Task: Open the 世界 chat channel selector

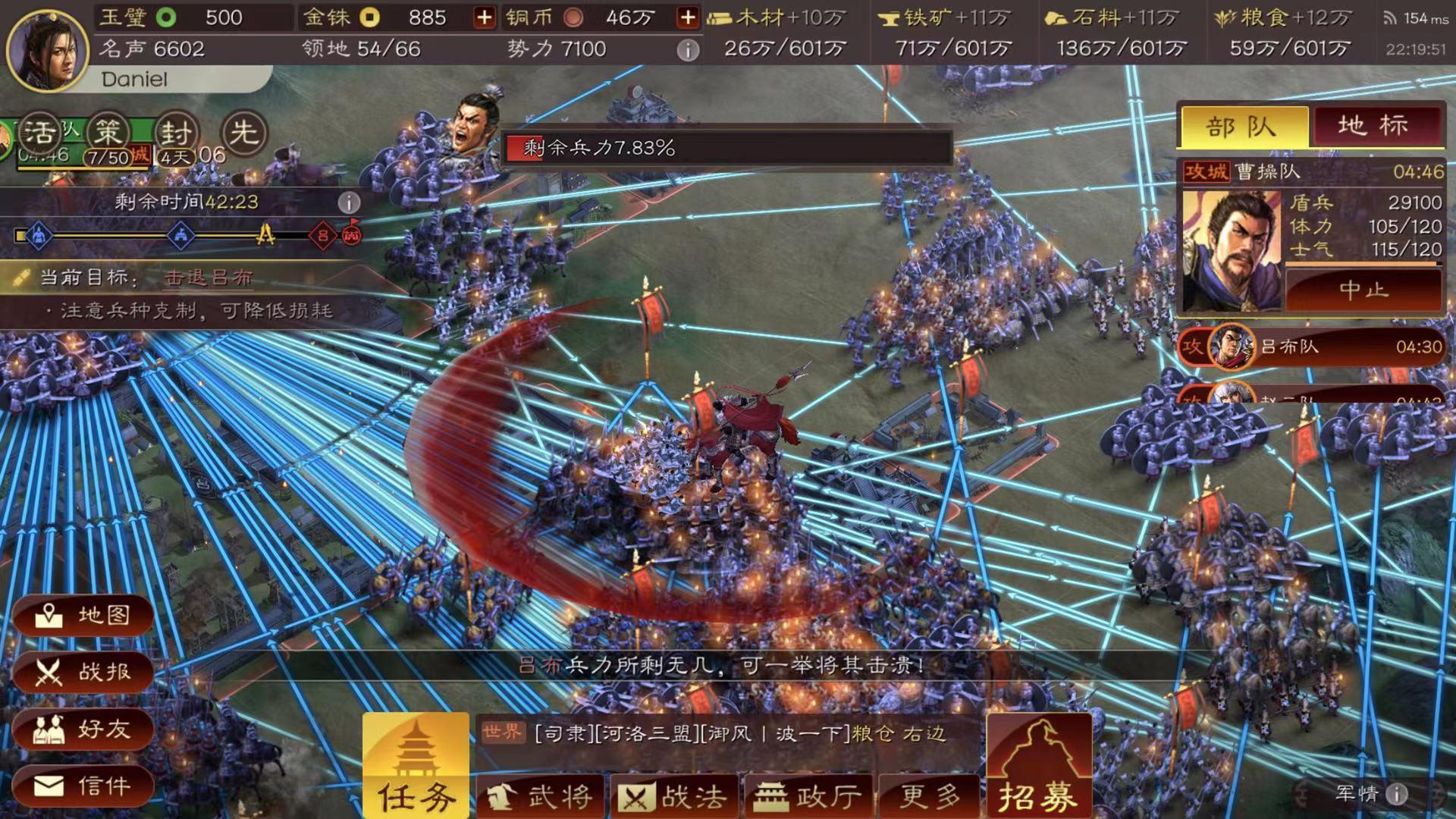Action: [x=501, y=730]
